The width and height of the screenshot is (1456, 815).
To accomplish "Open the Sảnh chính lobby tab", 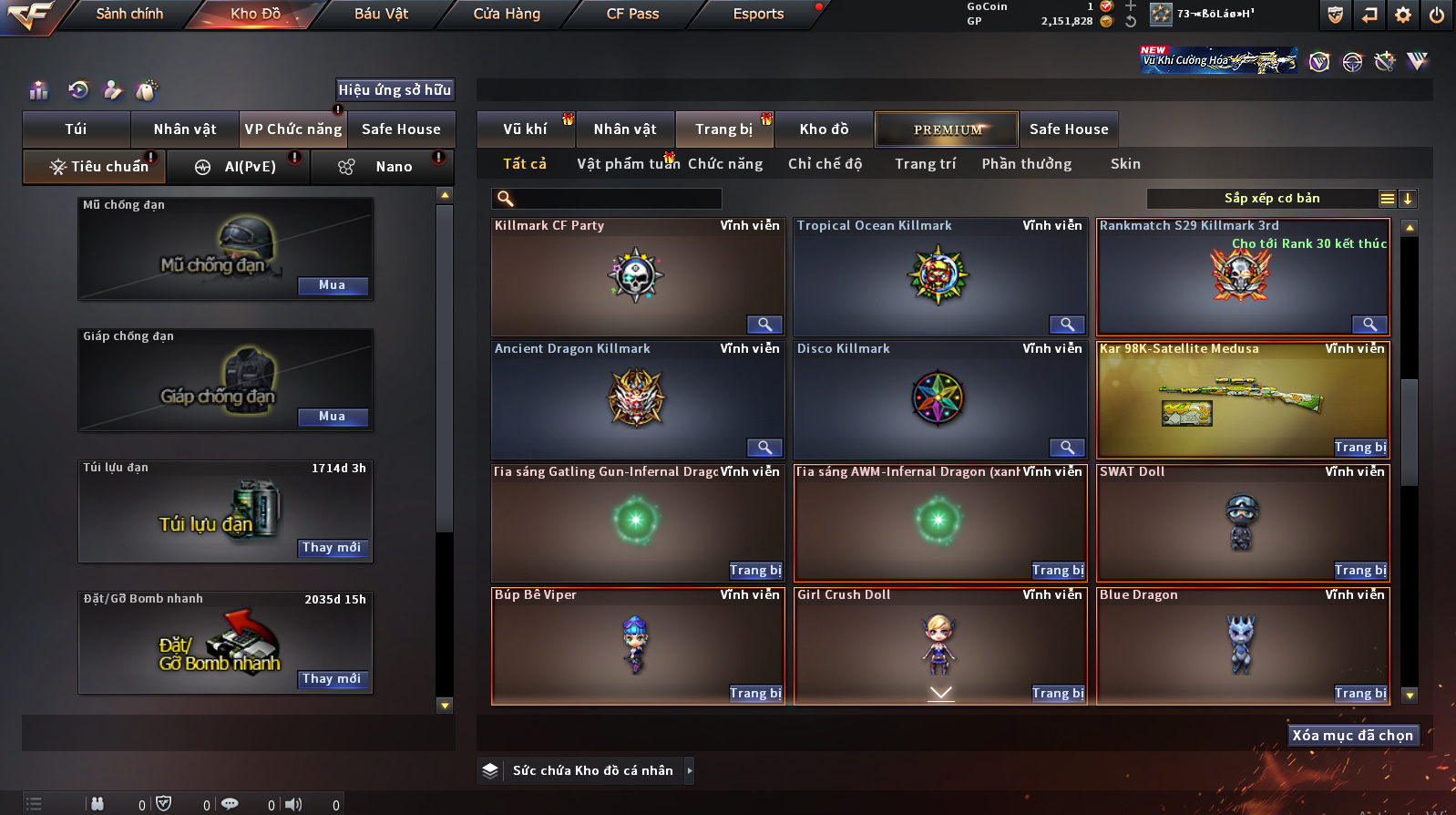I will 129,14.
